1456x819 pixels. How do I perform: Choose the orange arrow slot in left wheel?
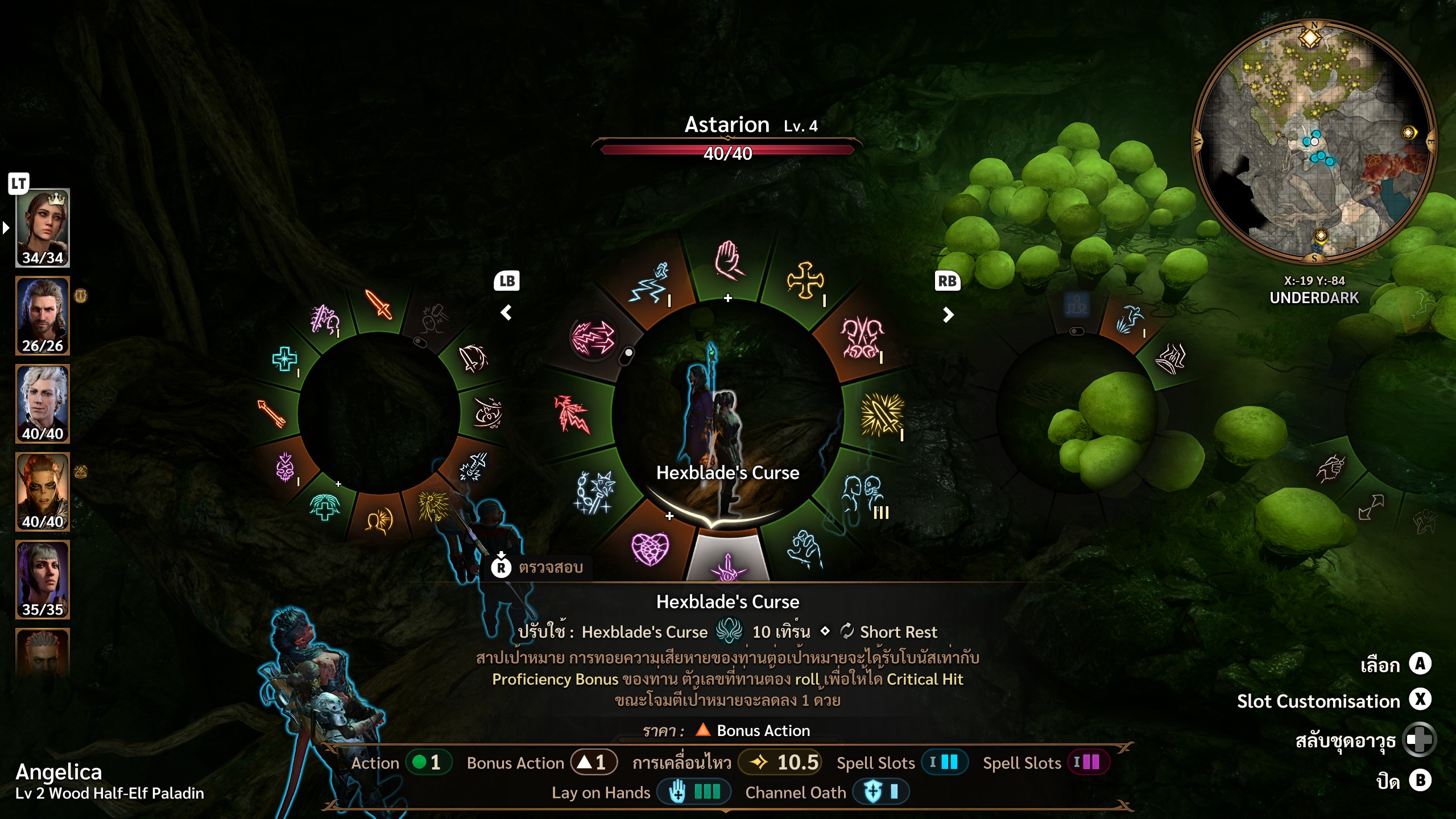271,413
